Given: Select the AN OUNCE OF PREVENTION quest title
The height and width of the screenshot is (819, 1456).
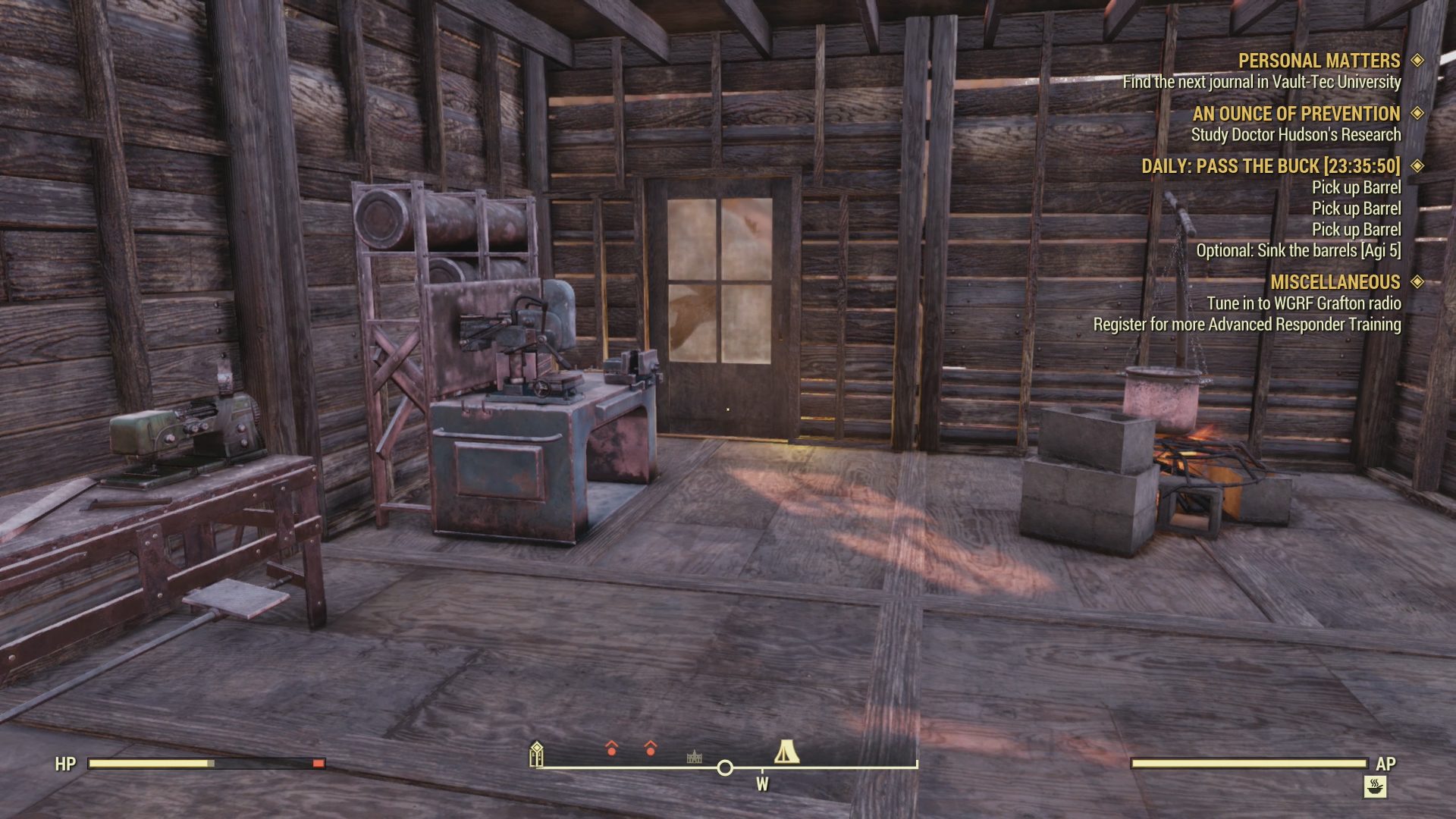Looking at the screenshot, I should coord(1297,115).
